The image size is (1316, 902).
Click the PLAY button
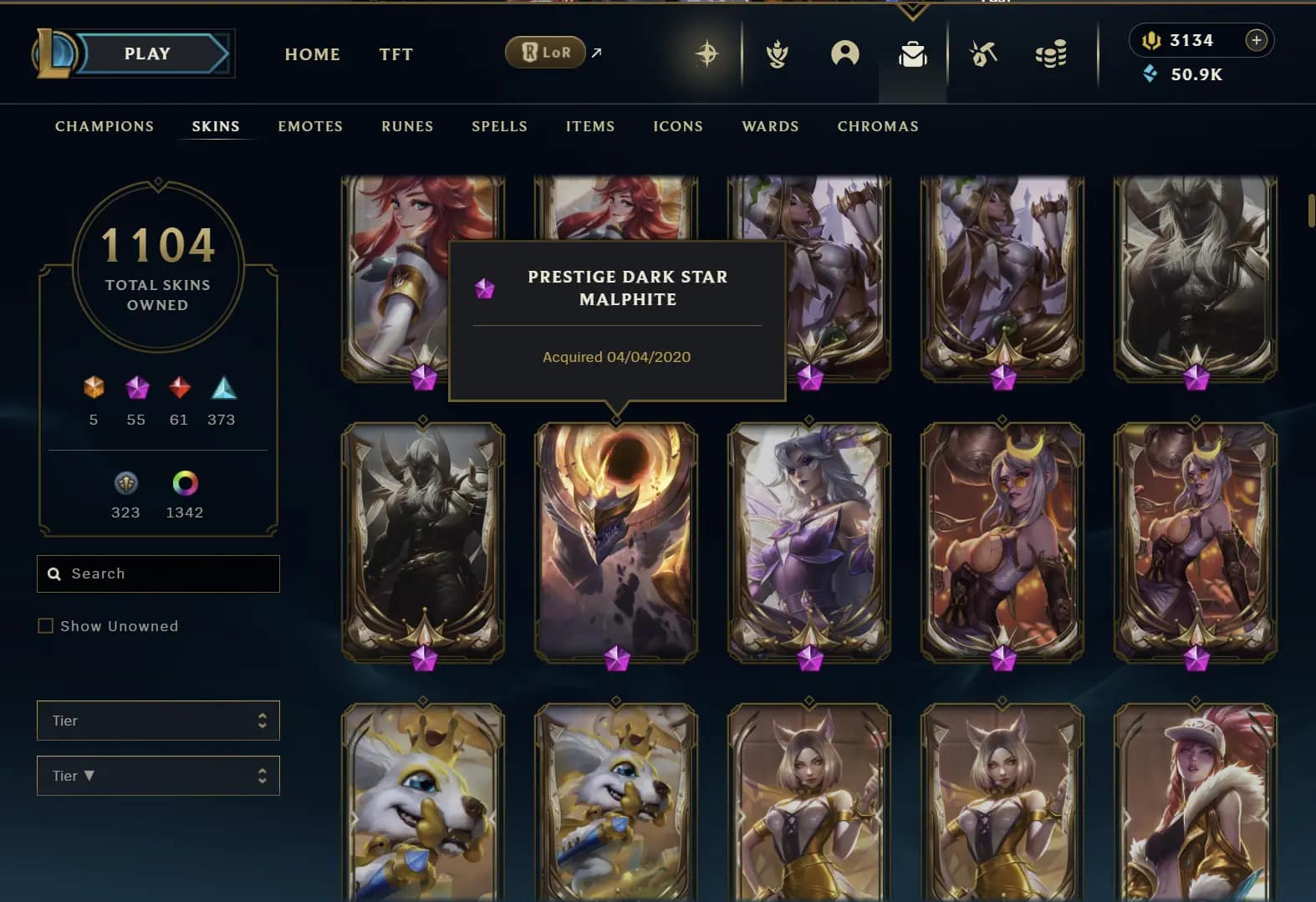(148, 54)
